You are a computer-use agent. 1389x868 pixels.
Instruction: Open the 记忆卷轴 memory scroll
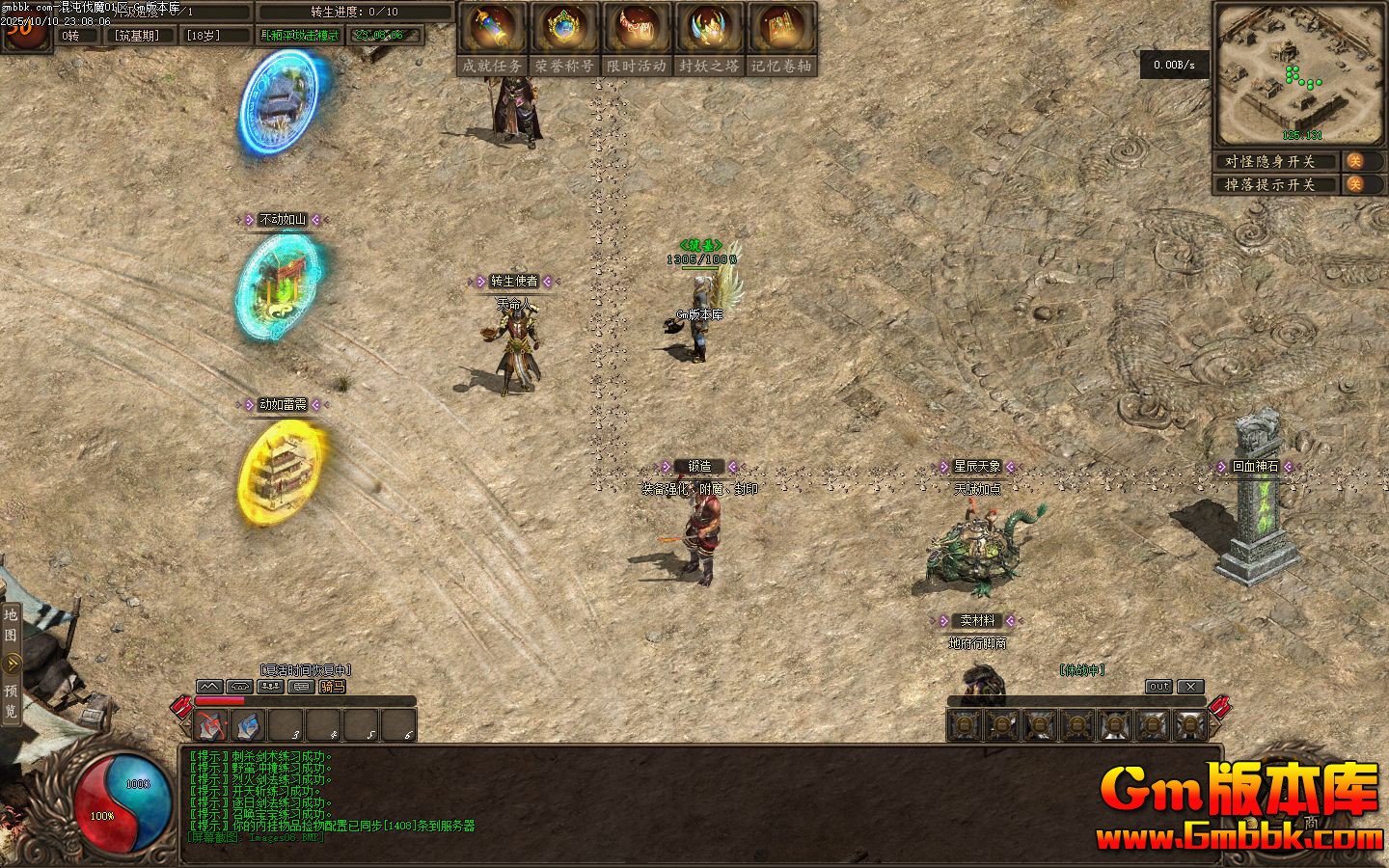click(781, 40)
